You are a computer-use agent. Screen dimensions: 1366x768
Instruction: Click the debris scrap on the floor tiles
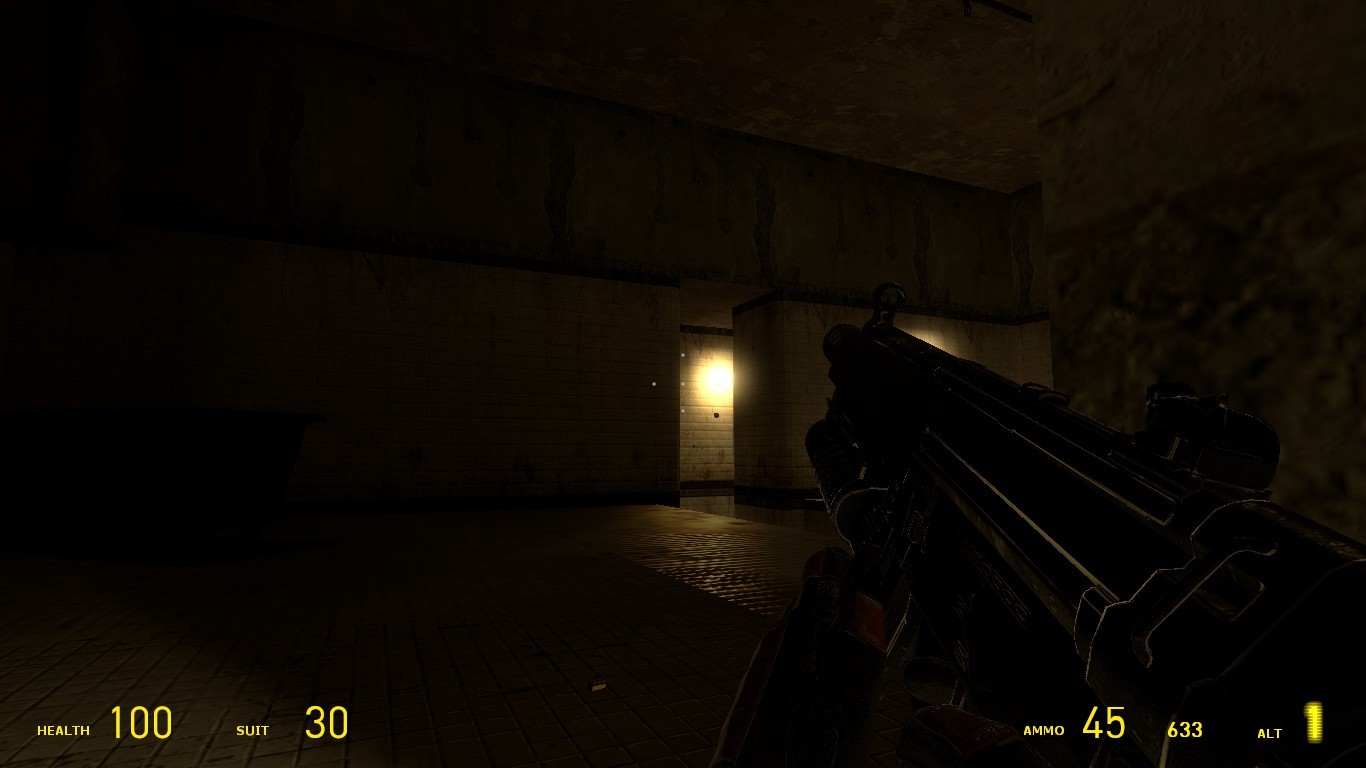[600, 685]
